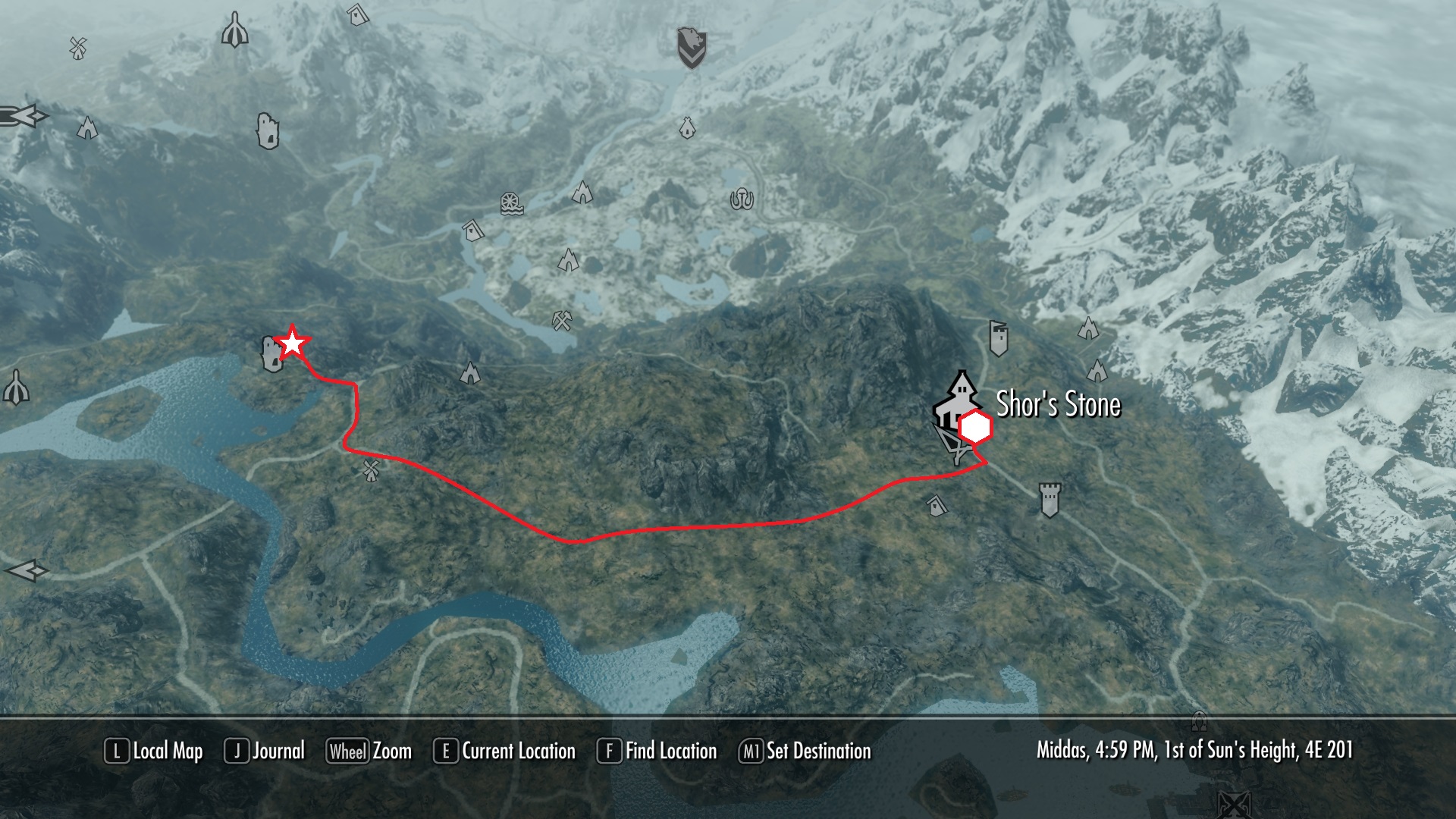Select the crossed pickaxes mine marker
The image size is (1456, 819).
[x=562, y=320]
